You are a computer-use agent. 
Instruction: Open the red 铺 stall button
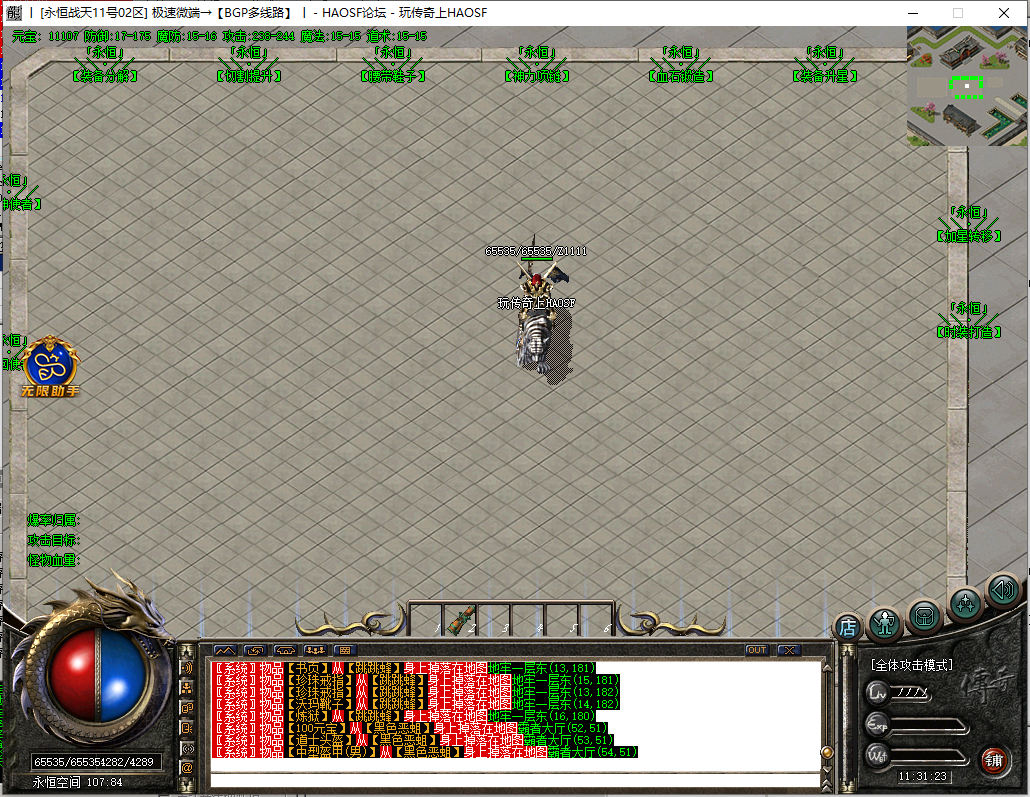994,759
